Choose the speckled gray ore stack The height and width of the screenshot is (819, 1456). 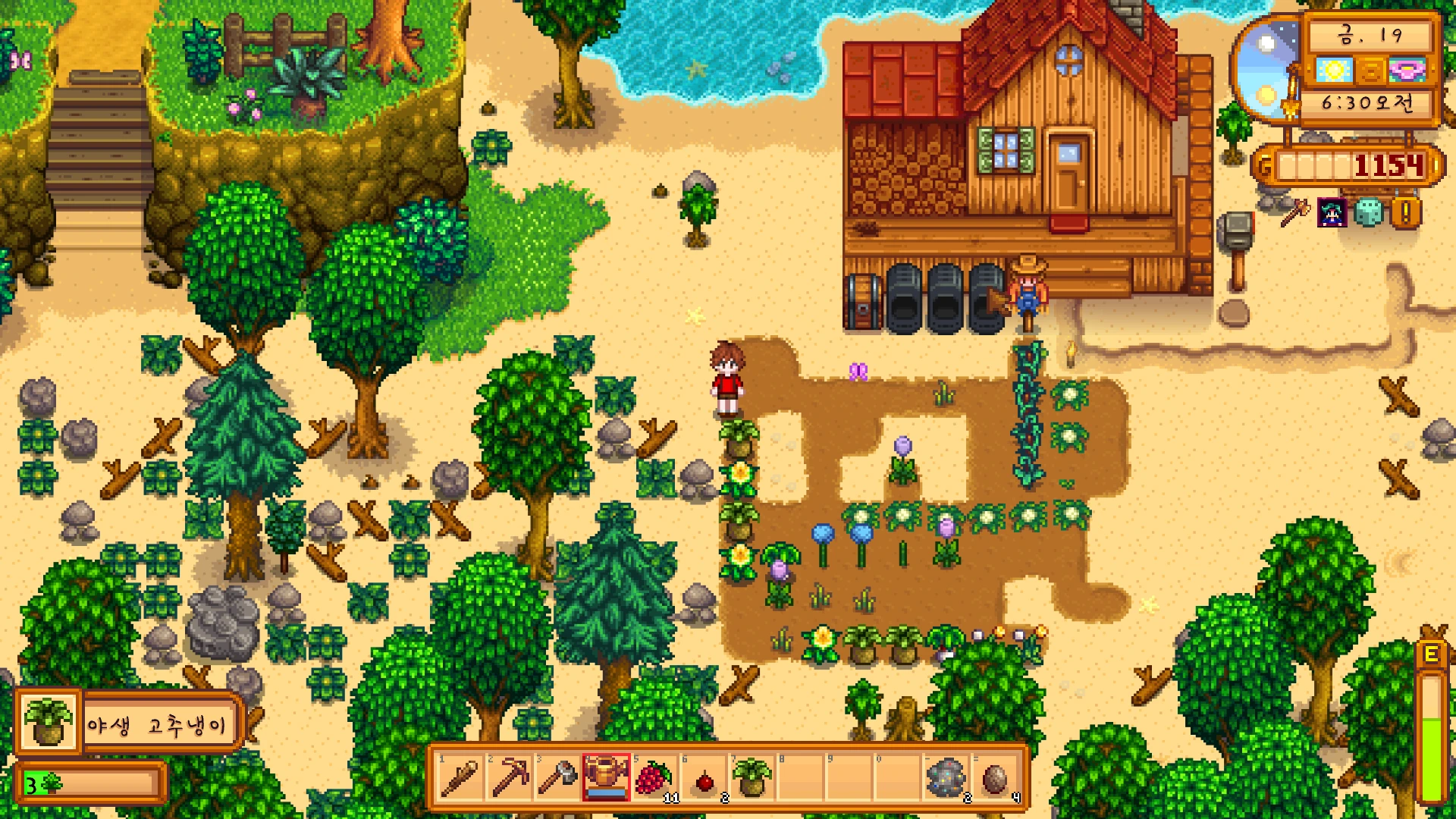coord(946,778)
